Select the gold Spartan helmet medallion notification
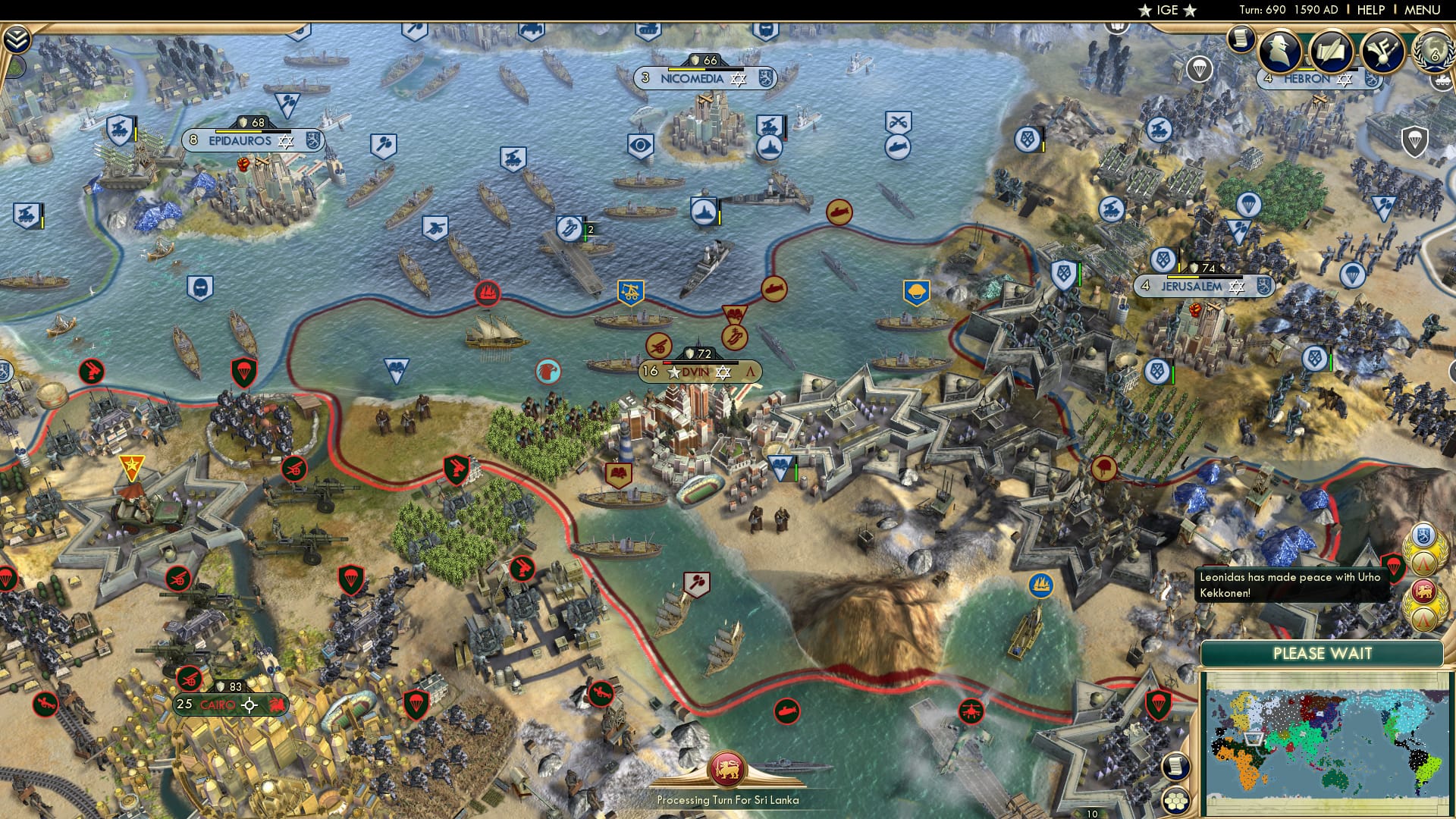 [1424, 563]
